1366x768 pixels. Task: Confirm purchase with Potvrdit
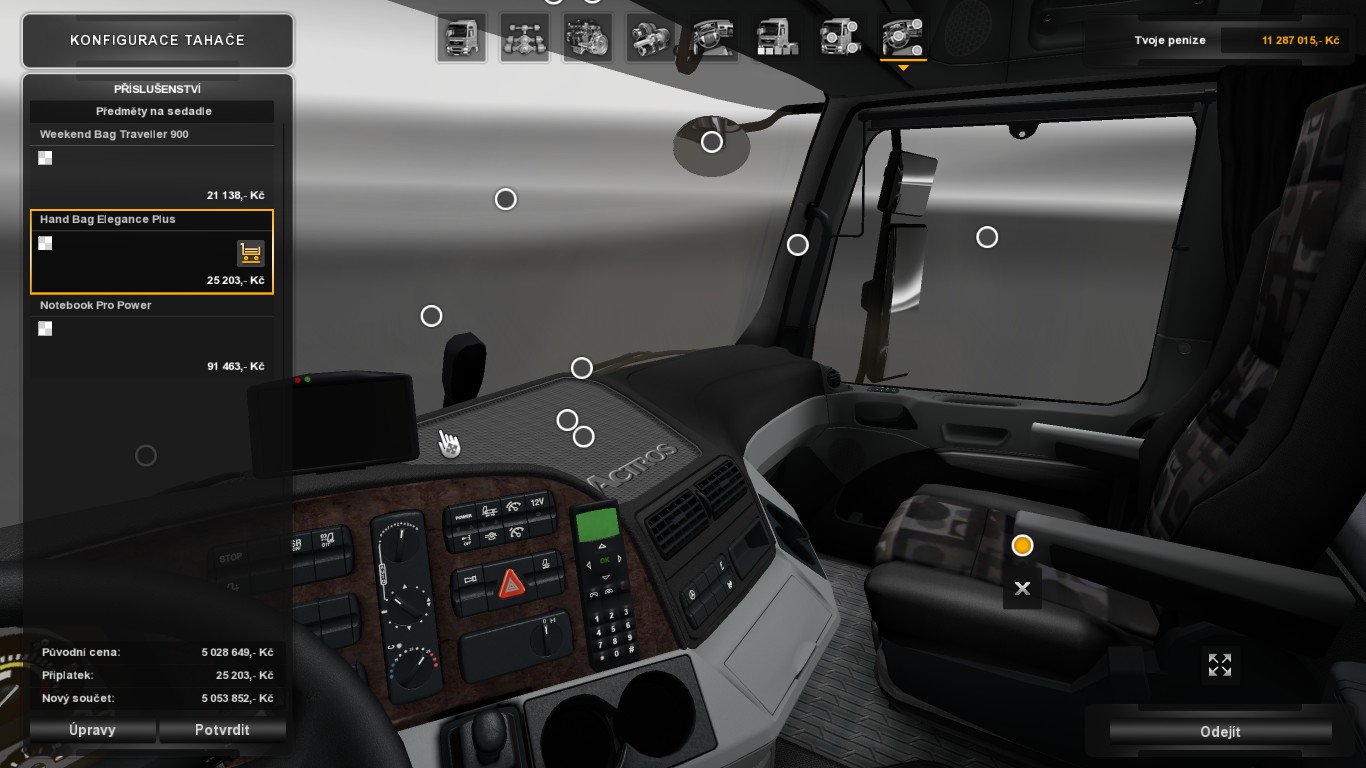coord(222,730)
